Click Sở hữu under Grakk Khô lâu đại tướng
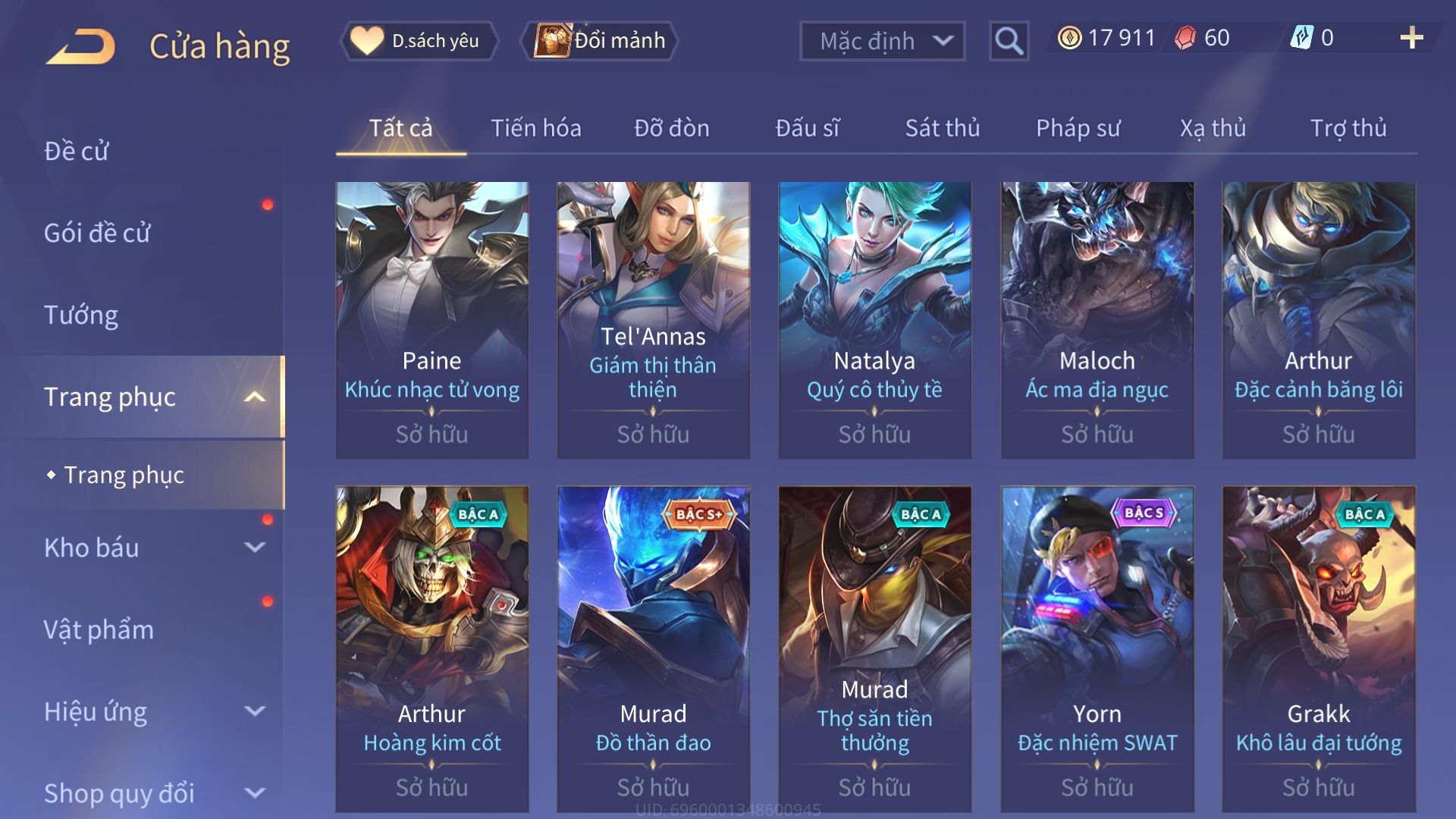1456x819 pixels. coord(1318,787)
